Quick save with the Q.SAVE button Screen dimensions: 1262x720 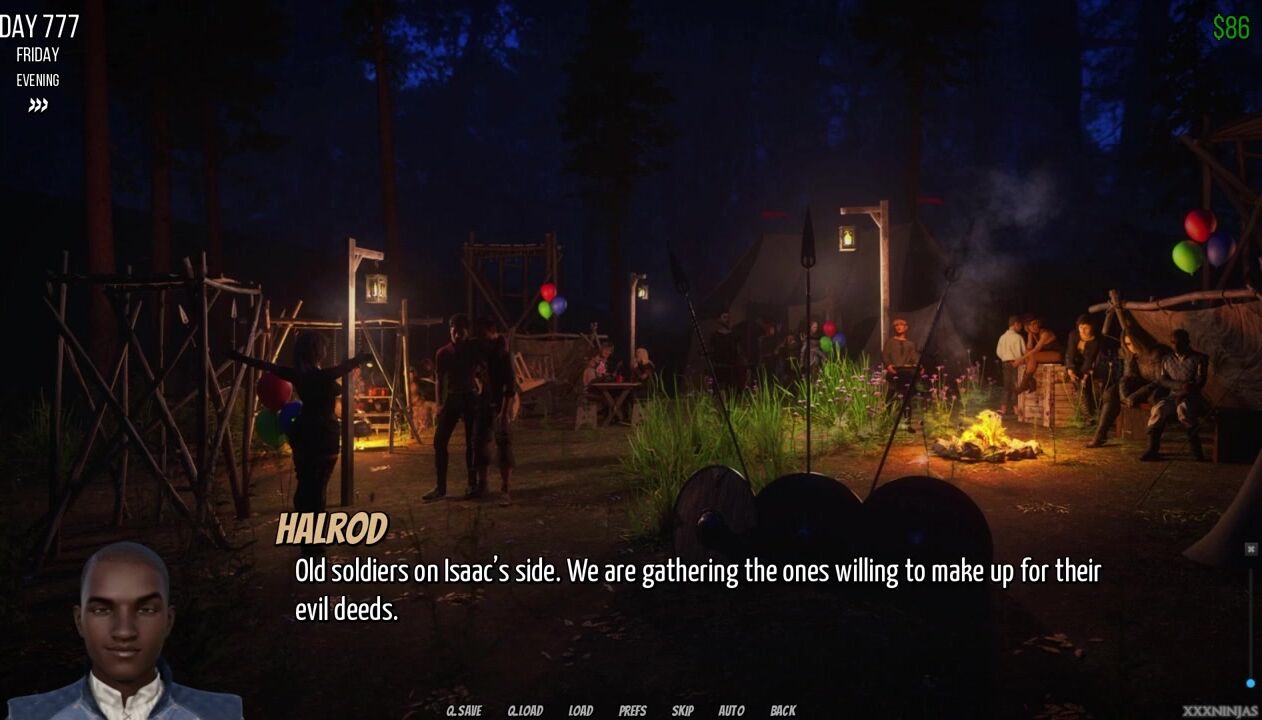463,711
